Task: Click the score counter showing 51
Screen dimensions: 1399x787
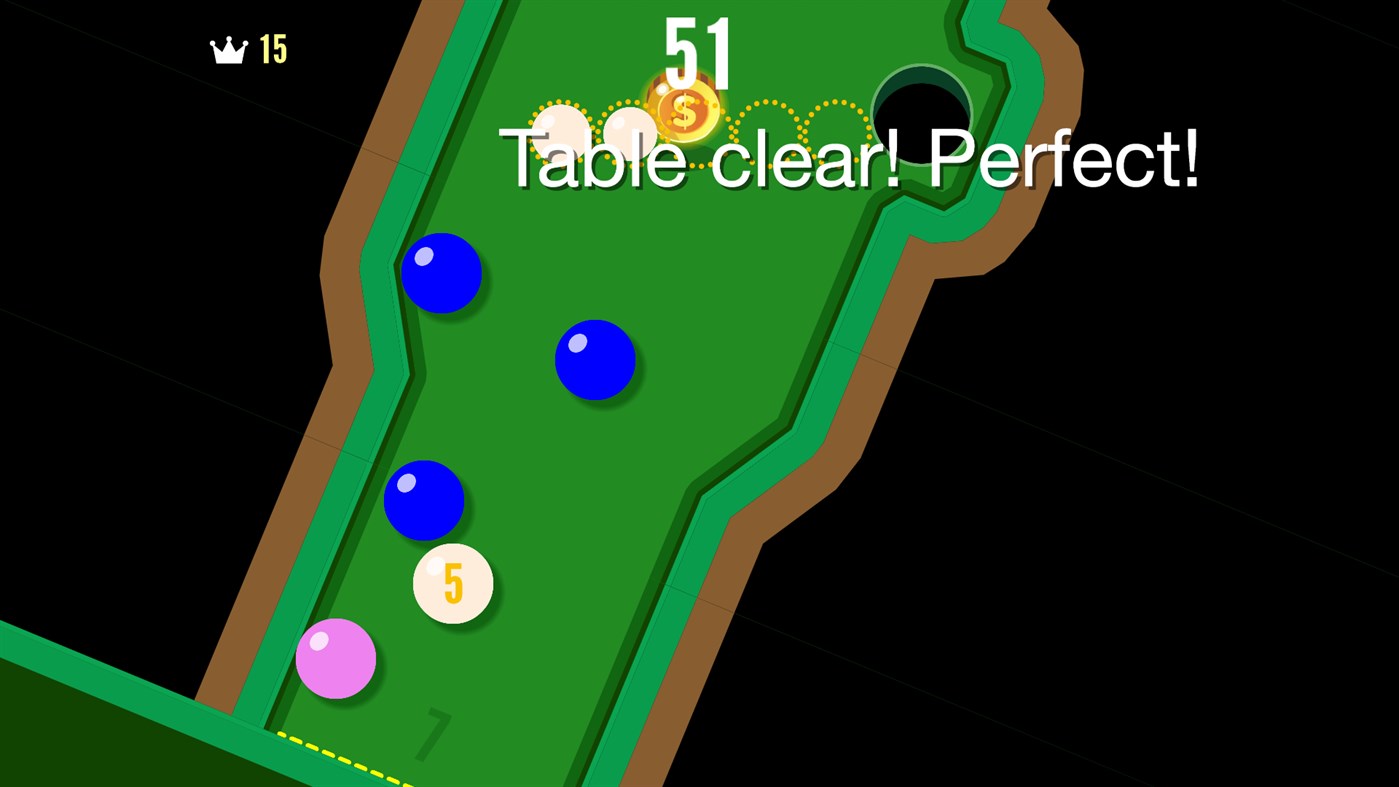Action: point(698,50)
